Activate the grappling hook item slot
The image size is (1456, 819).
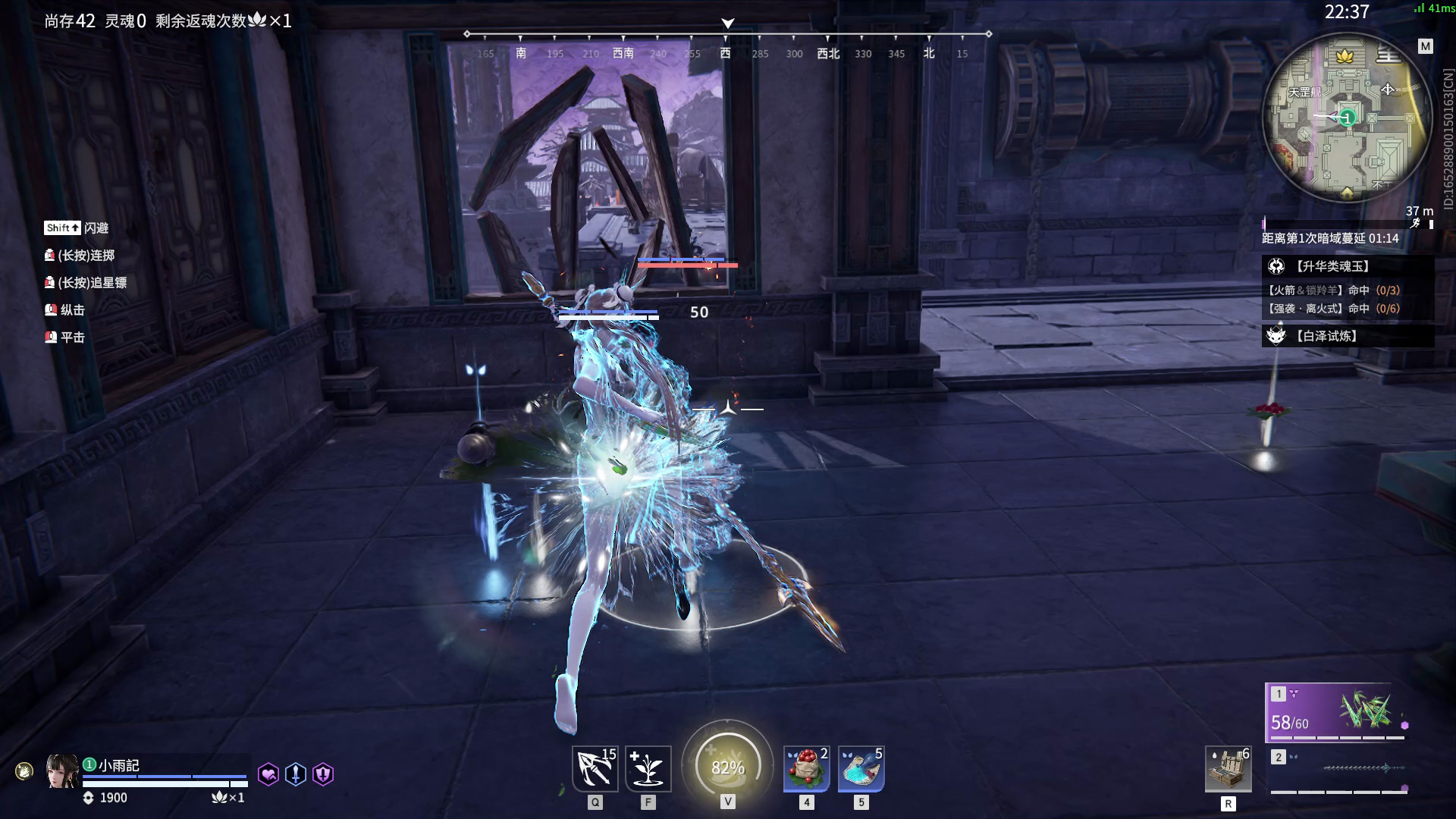pyautogui.click(x=595, y=768)
